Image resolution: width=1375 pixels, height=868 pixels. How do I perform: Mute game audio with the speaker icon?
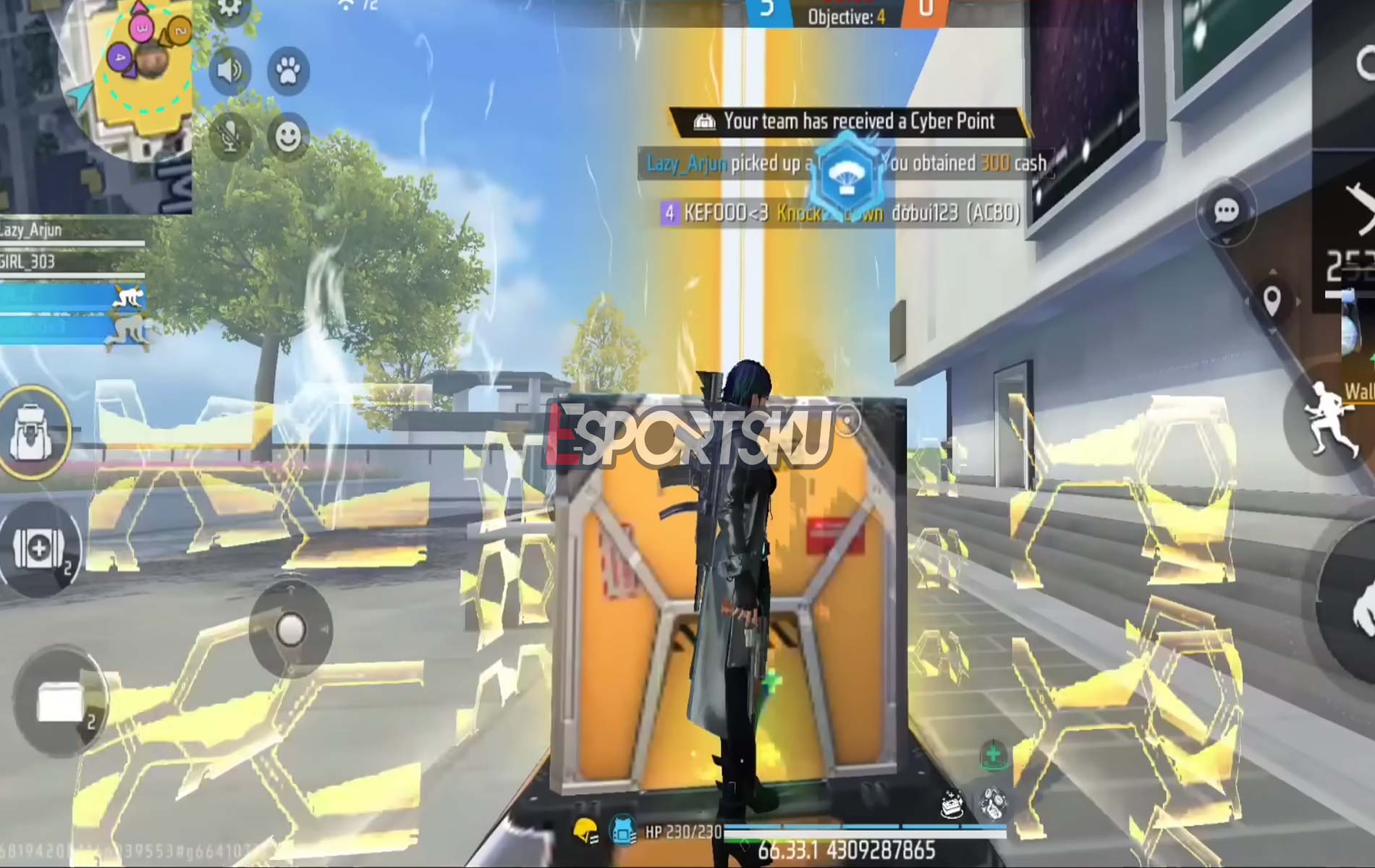228,69
